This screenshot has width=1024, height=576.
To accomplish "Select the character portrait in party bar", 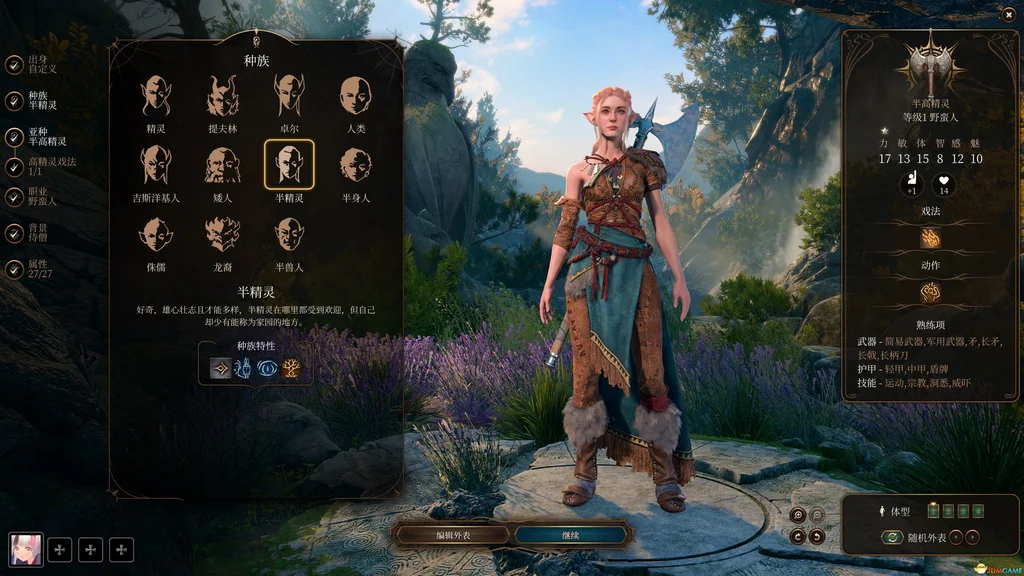I will pyautogui.click(x=26, y=549).
